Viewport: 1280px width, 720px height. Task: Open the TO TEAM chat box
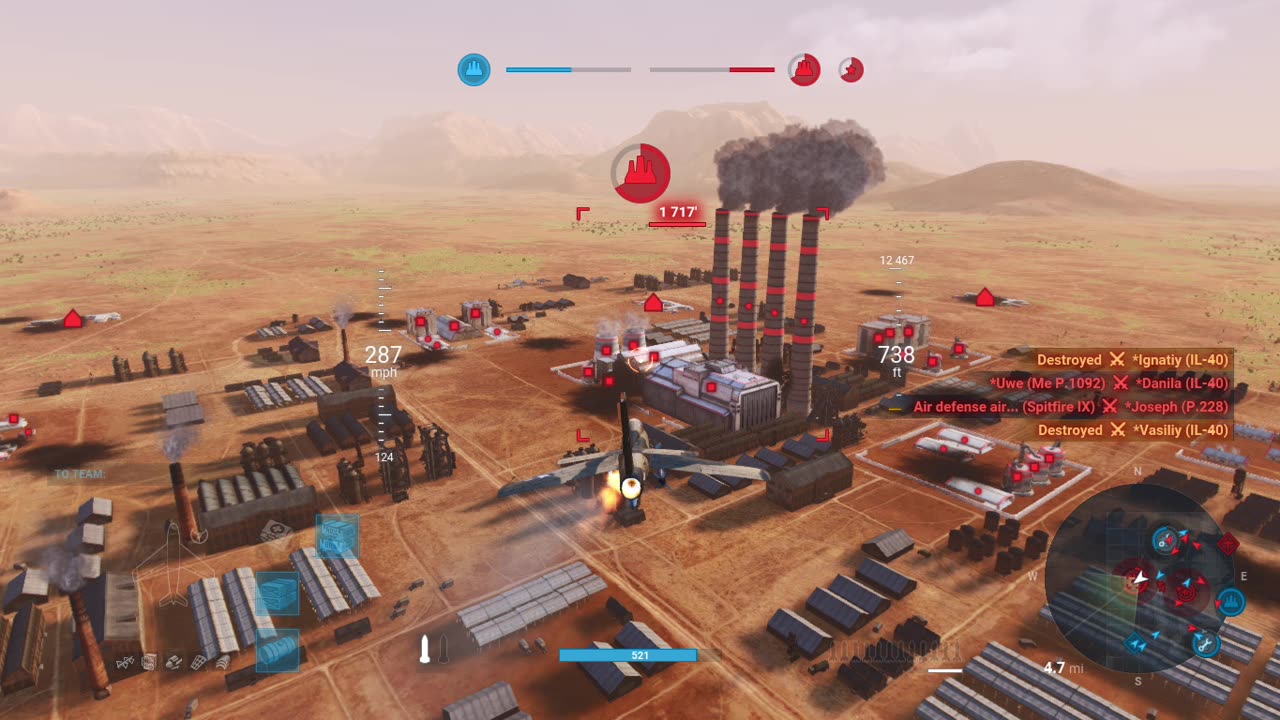point(80,474)
